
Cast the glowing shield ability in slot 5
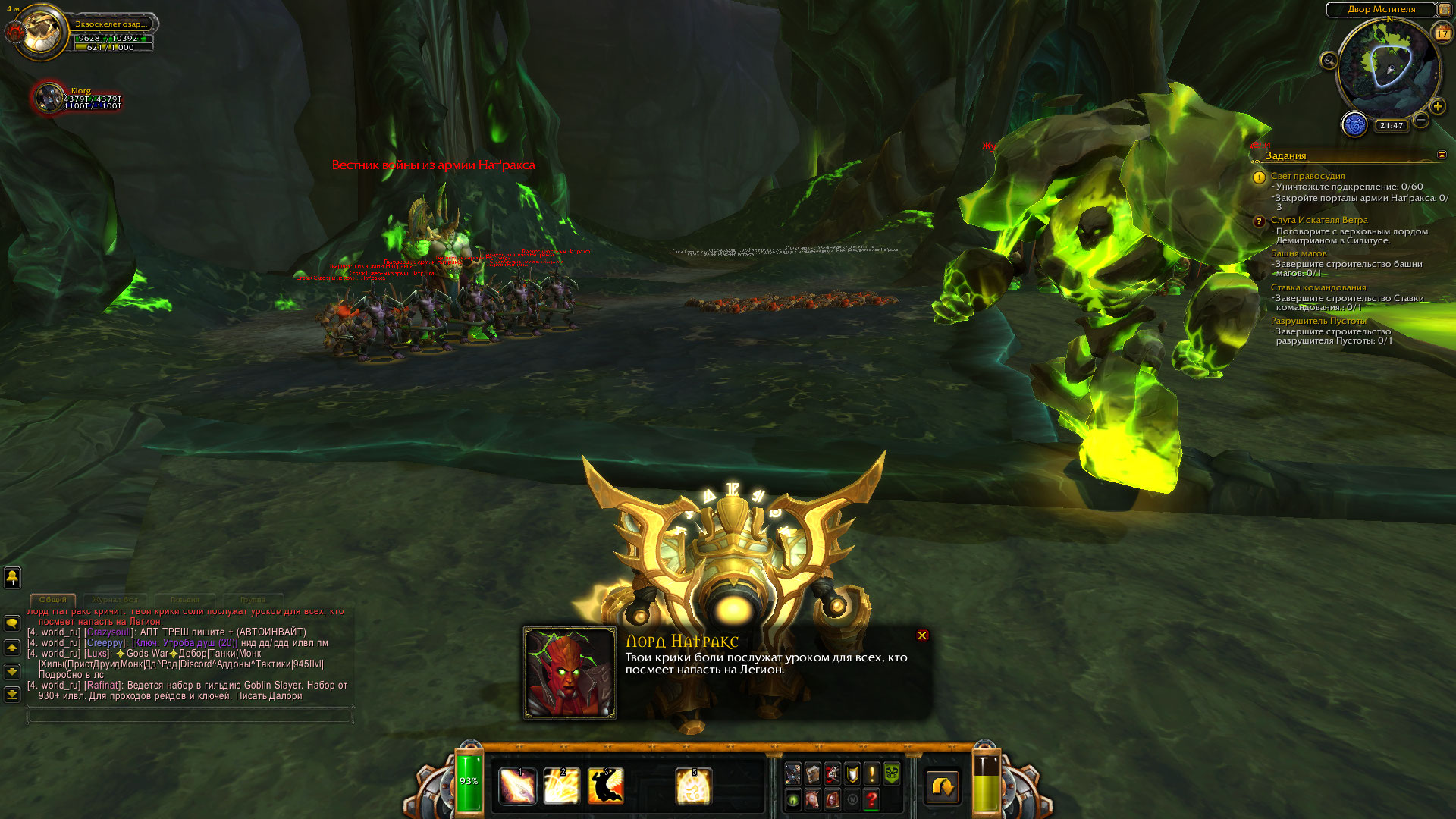pos(693,786)
